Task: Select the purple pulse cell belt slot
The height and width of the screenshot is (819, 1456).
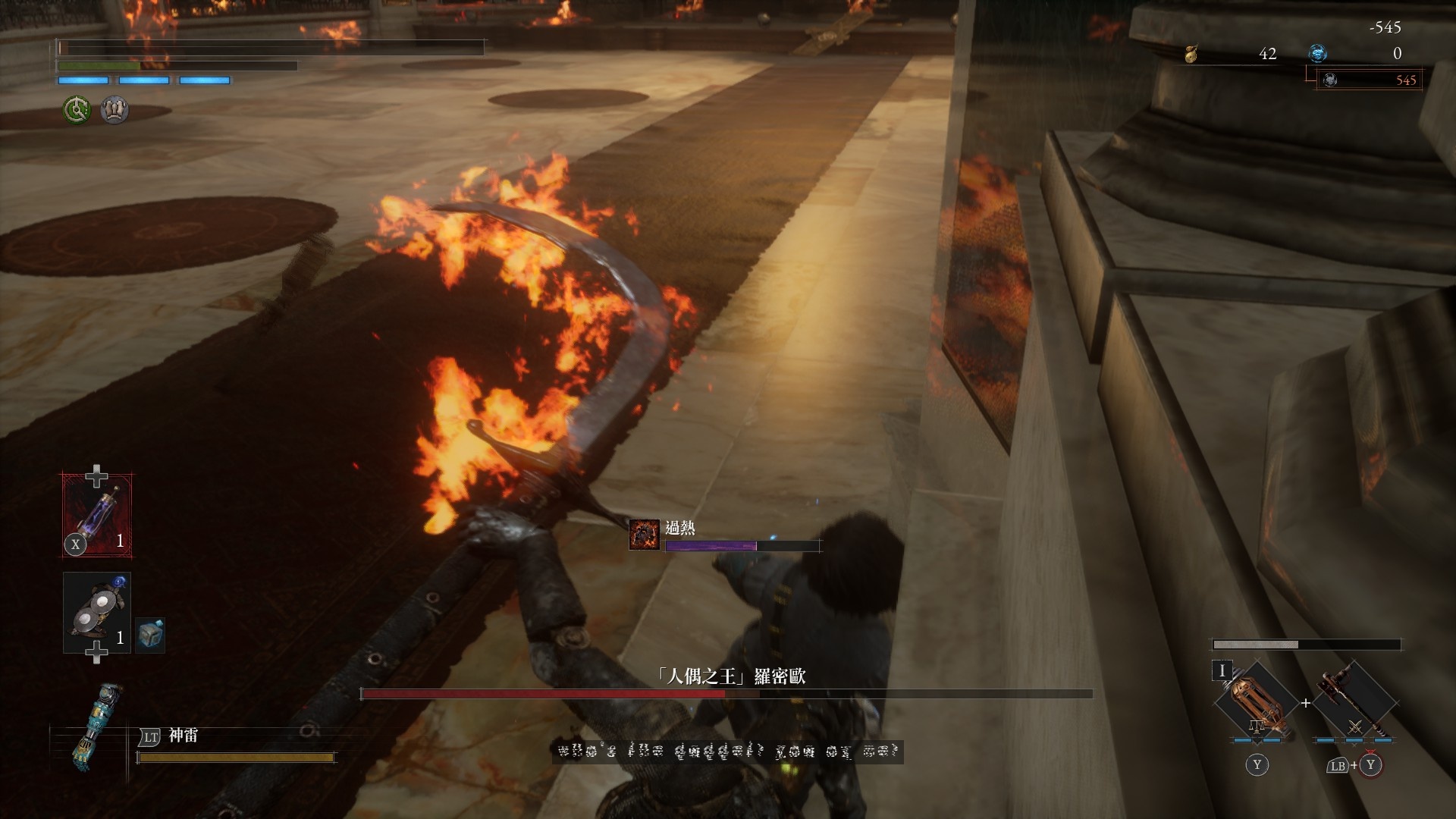Action: coord(97,515)
